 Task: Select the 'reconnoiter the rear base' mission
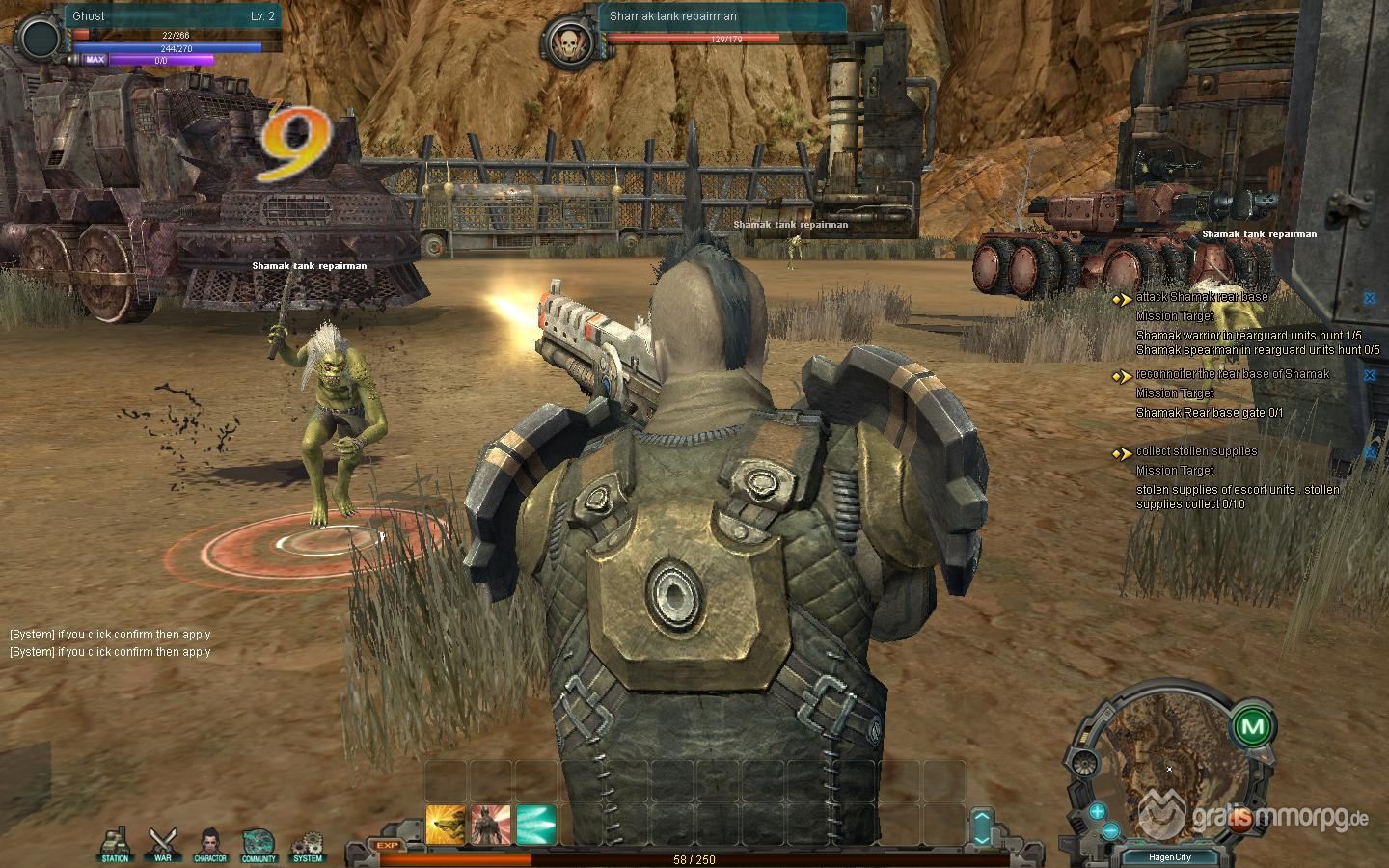1232,374
